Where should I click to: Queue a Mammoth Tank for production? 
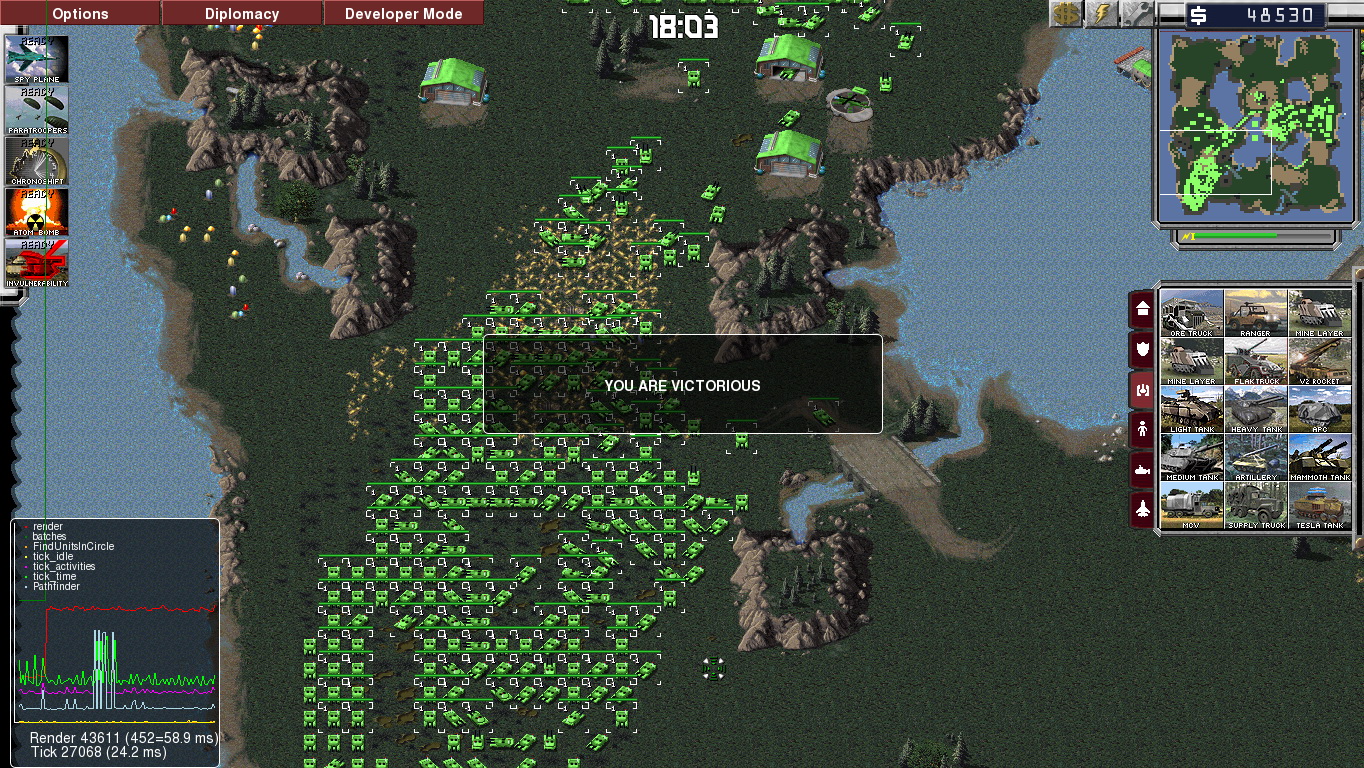1320,458
